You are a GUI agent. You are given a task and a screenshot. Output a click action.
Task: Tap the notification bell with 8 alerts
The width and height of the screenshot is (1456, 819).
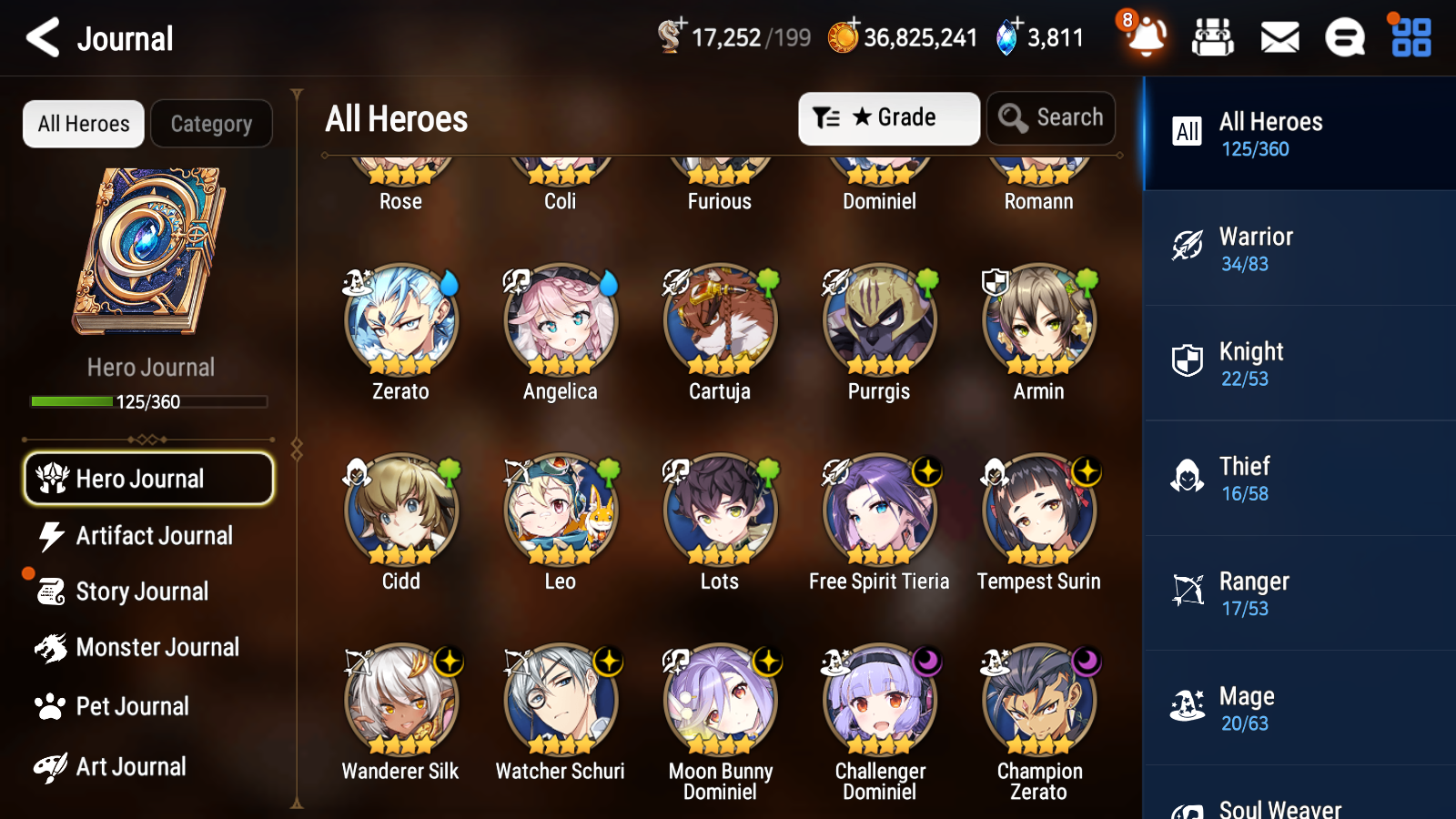point(1146,37)
